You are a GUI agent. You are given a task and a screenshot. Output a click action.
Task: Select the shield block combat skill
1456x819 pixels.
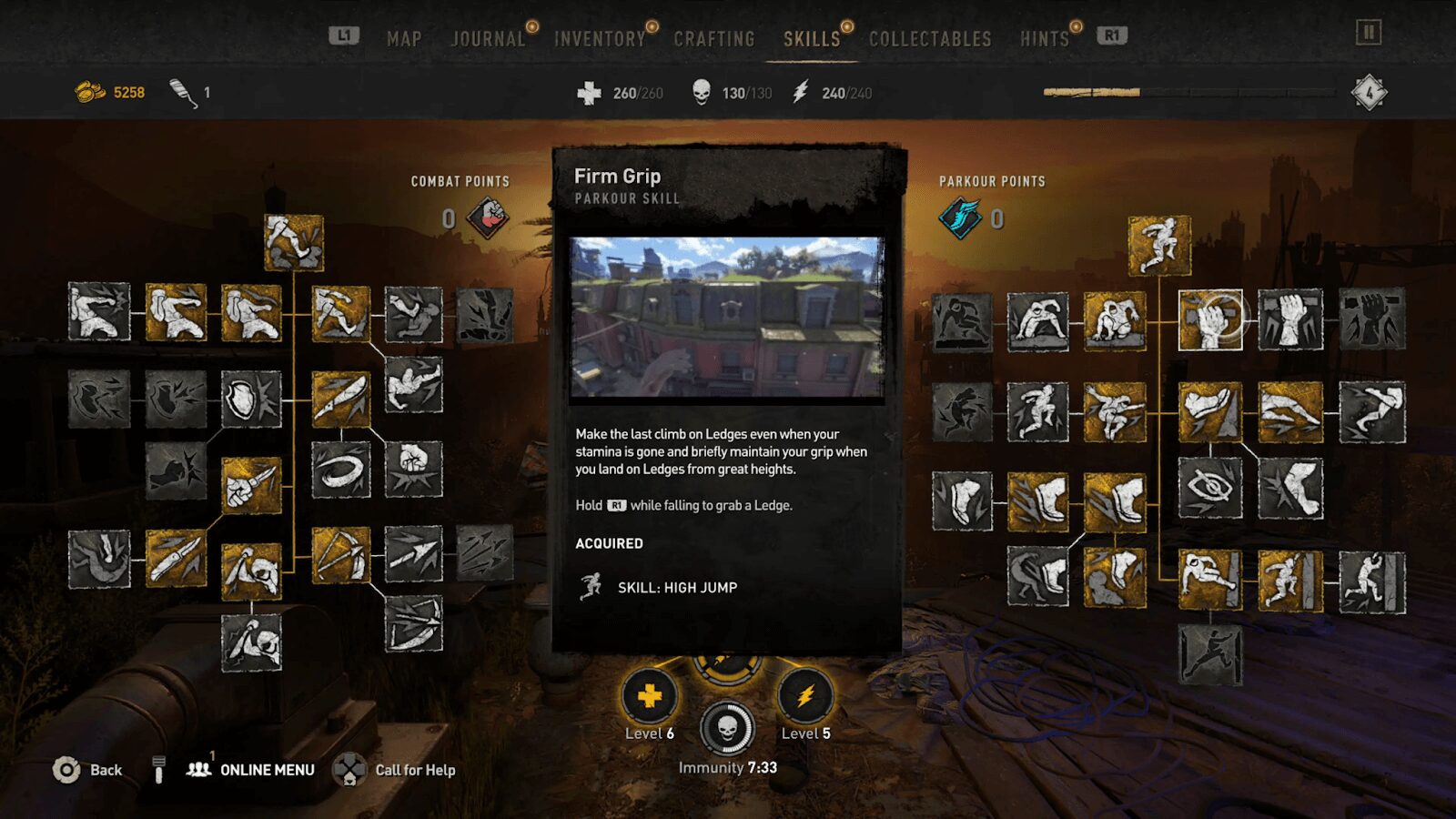click(x=251, y=399)
